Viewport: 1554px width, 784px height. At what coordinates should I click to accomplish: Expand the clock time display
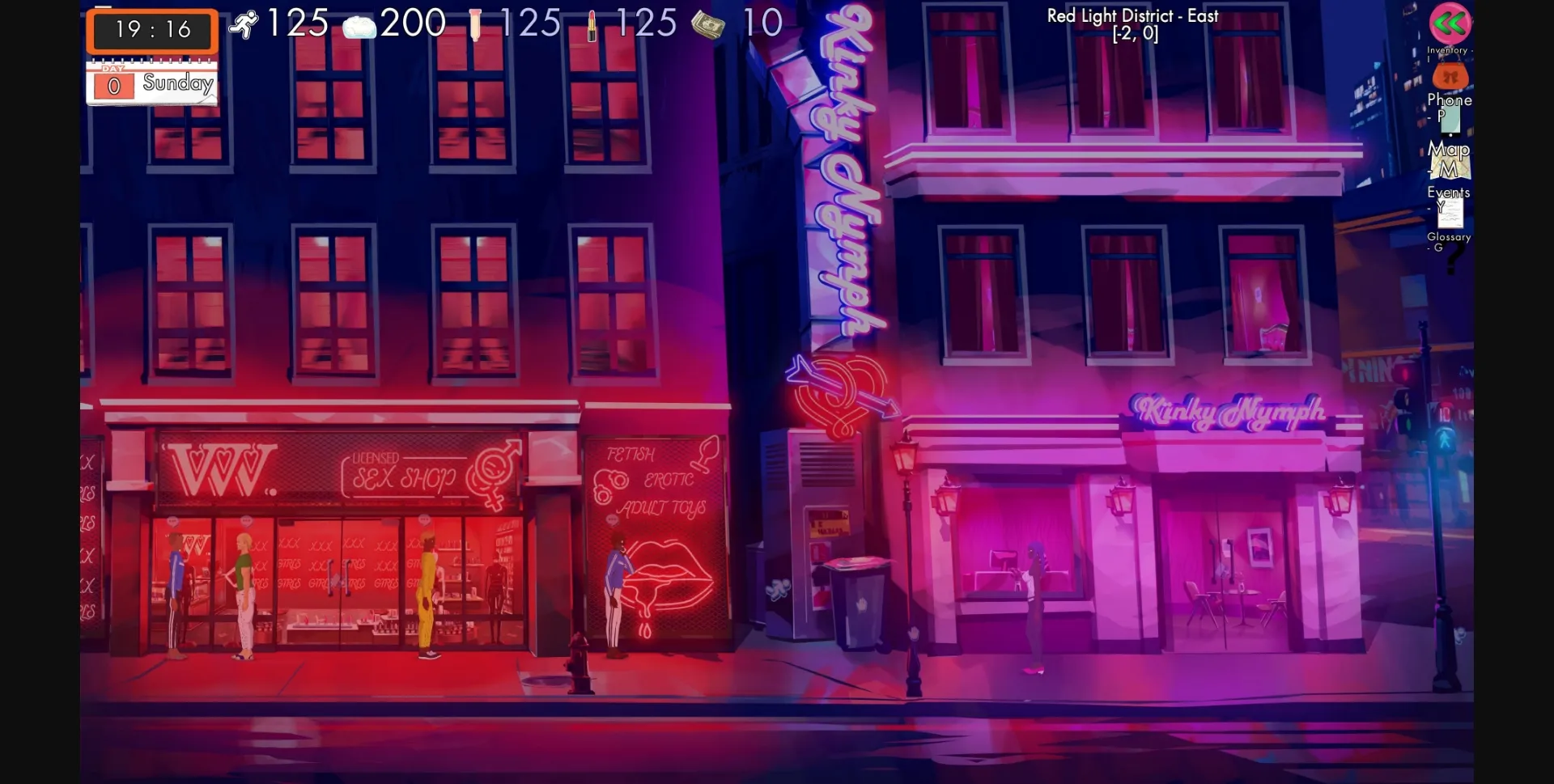[151, 31]
